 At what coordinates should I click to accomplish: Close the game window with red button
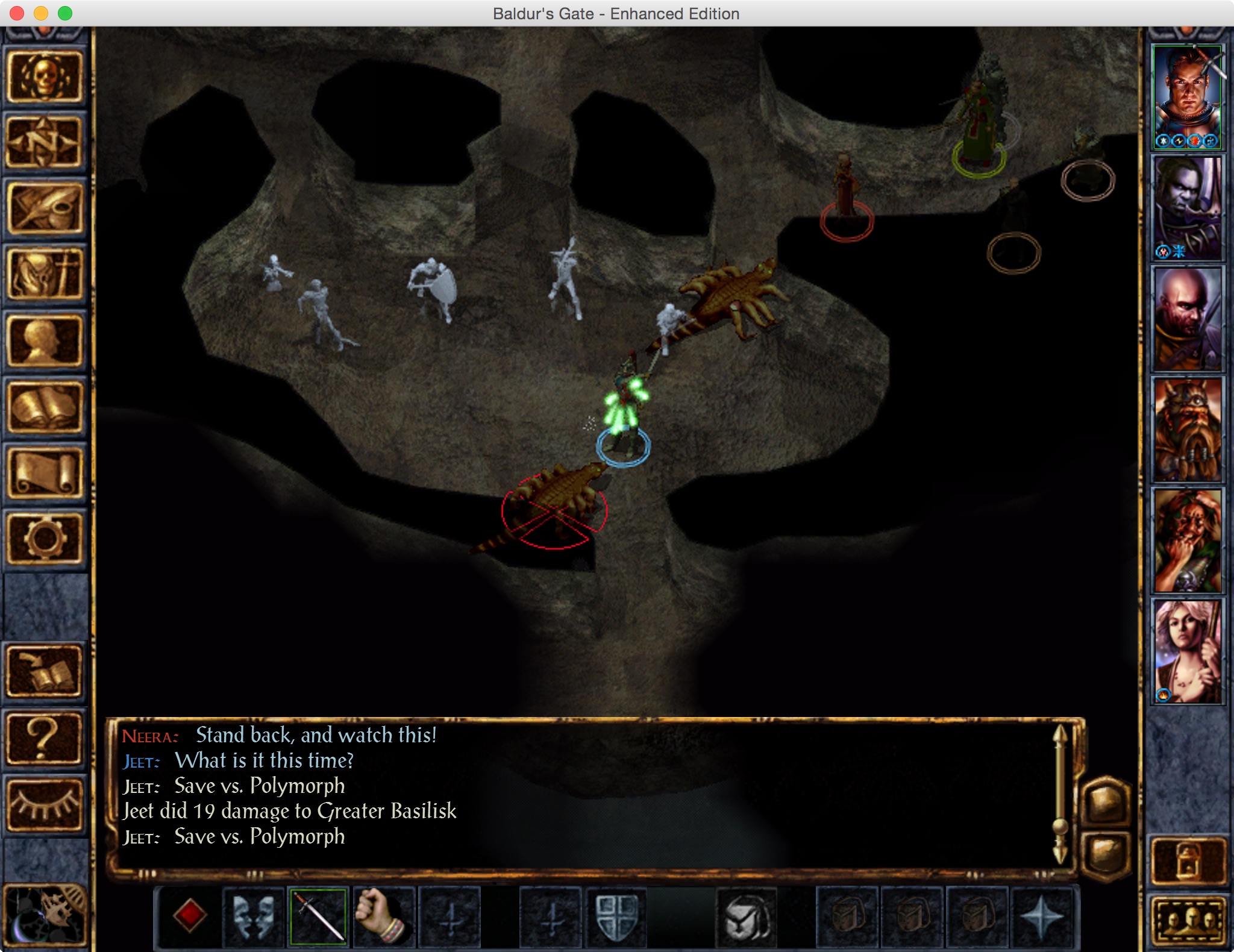[17, 13]
